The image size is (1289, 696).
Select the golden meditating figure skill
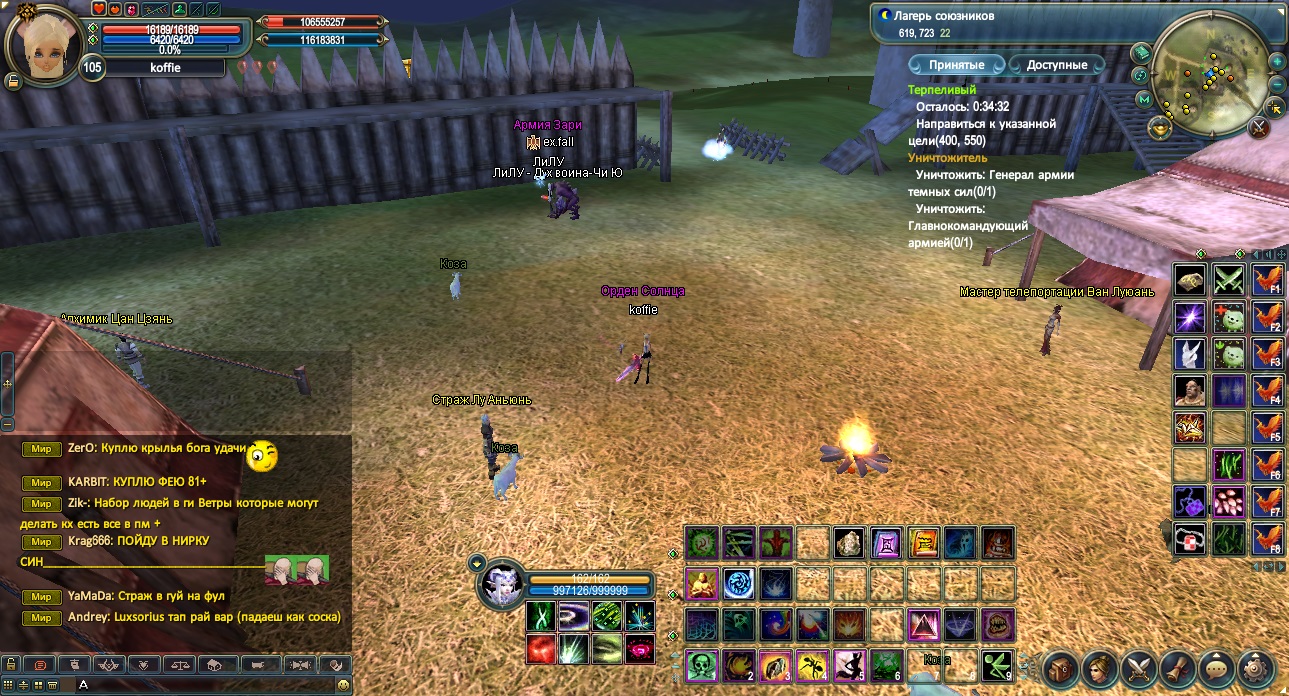point(701,583)
